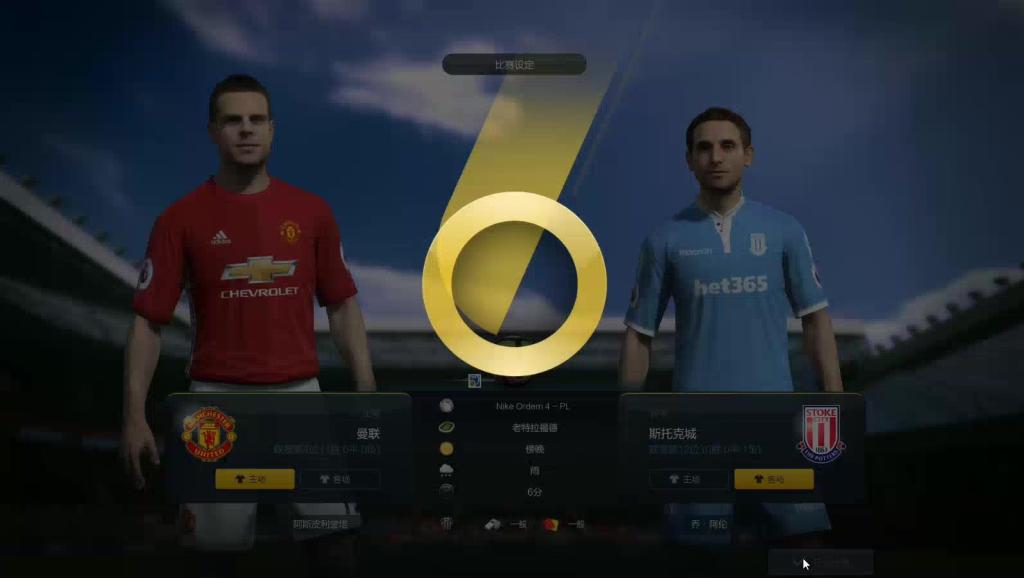Image resolution: width=1024 pixels, height=578 pixels.
Task: Change the 雨 weather setting
Action: [533, 470]
